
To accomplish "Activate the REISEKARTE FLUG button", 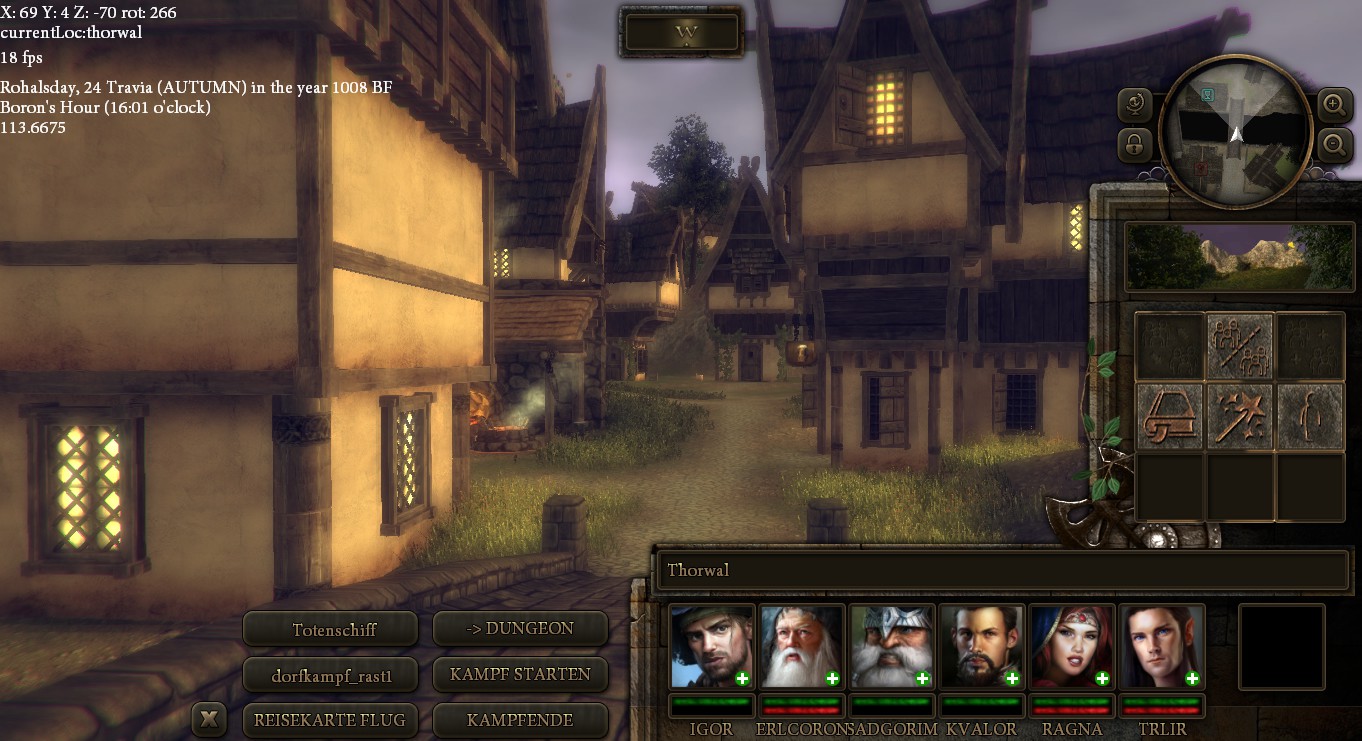I will pos(331,720).
